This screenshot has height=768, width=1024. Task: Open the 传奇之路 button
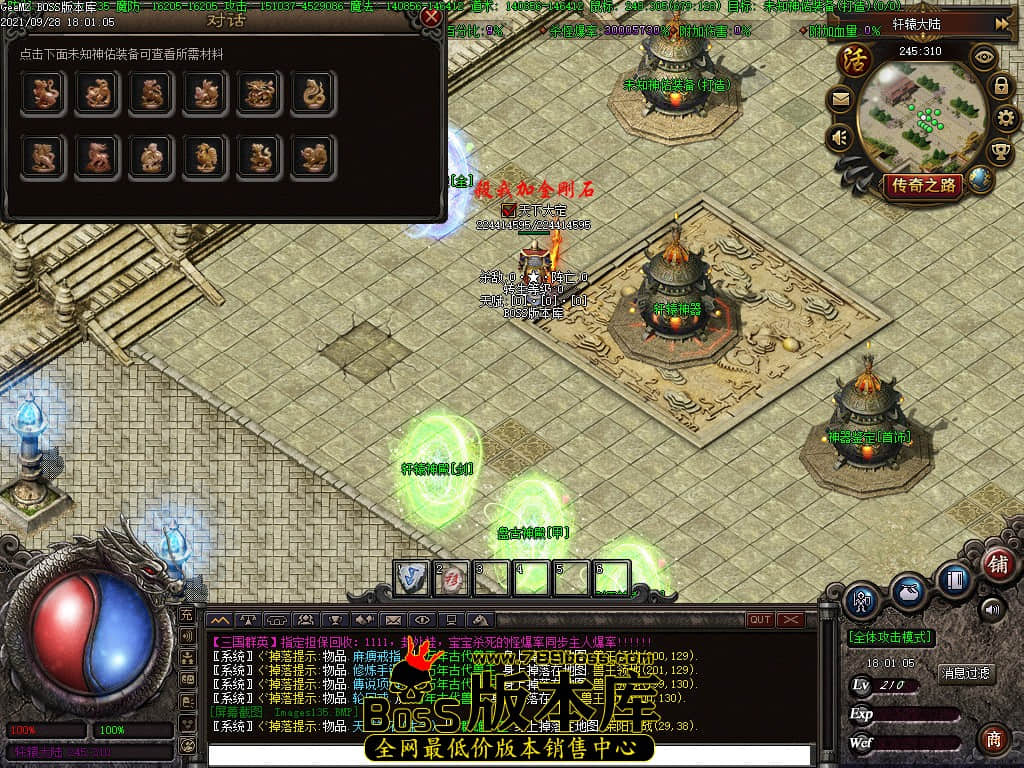(x=923, y=185)
